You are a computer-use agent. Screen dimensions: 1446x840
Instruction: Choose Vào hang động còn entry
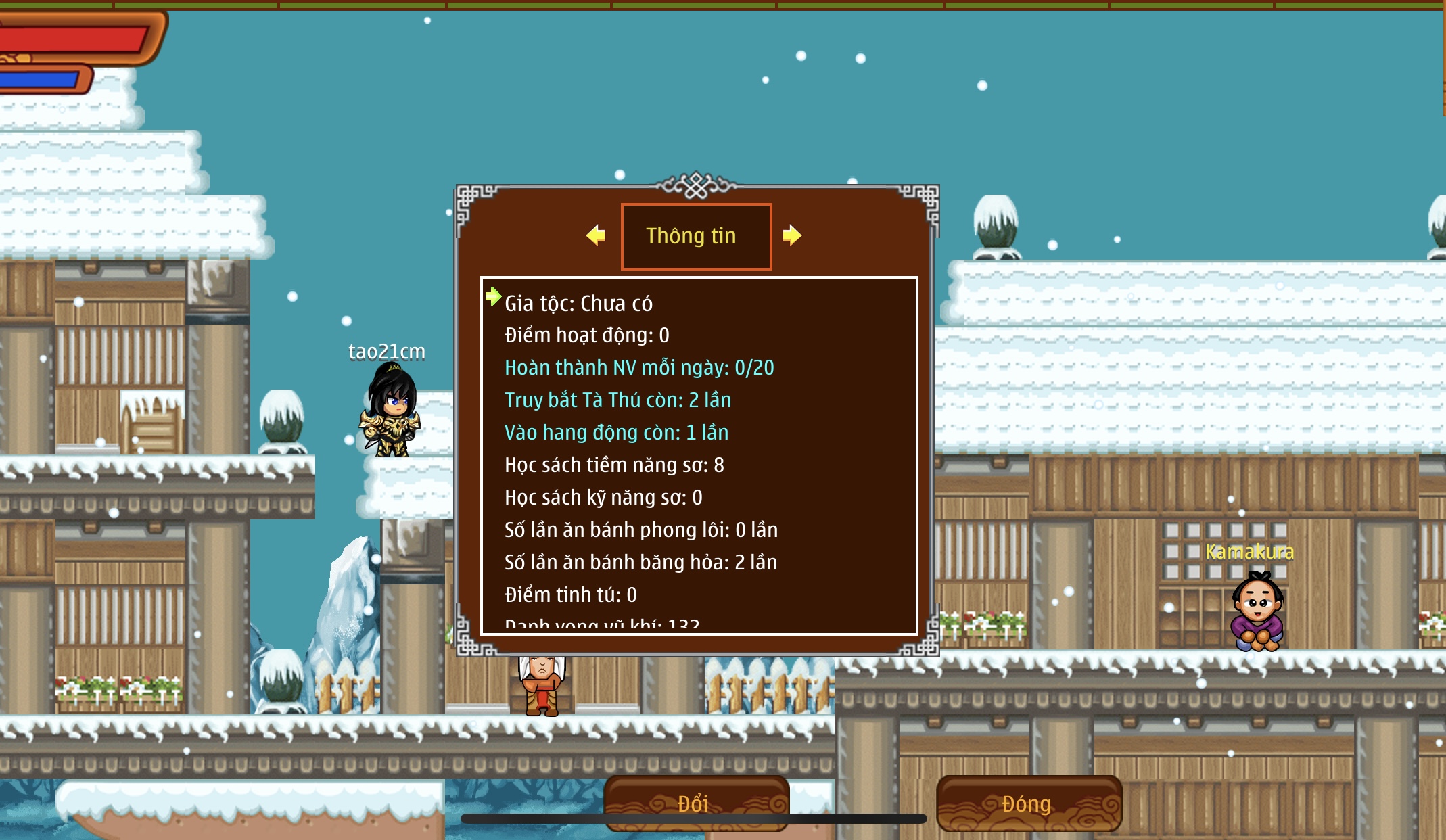click(x=616, y=433)
